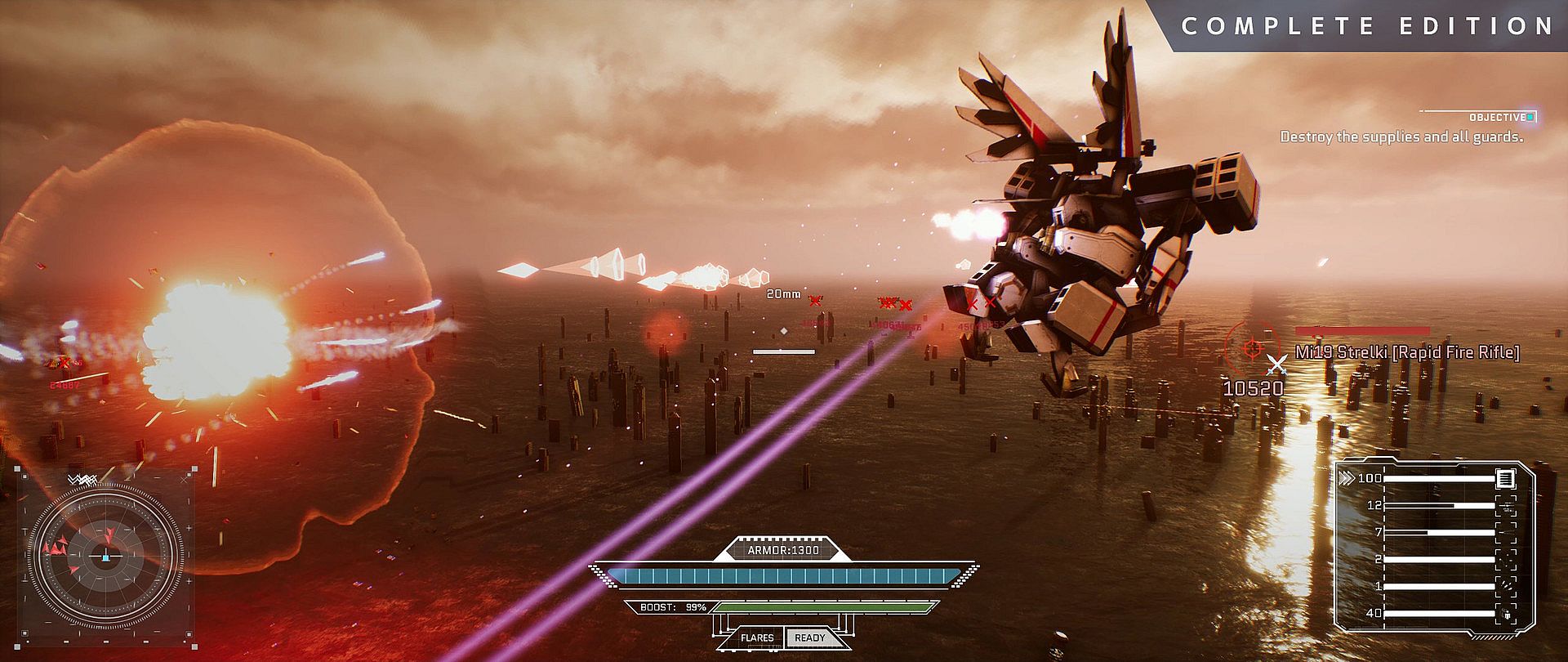Select the highlighted weapon icon with 100 ammo

pyautogui.click(x=1504, y=478)
